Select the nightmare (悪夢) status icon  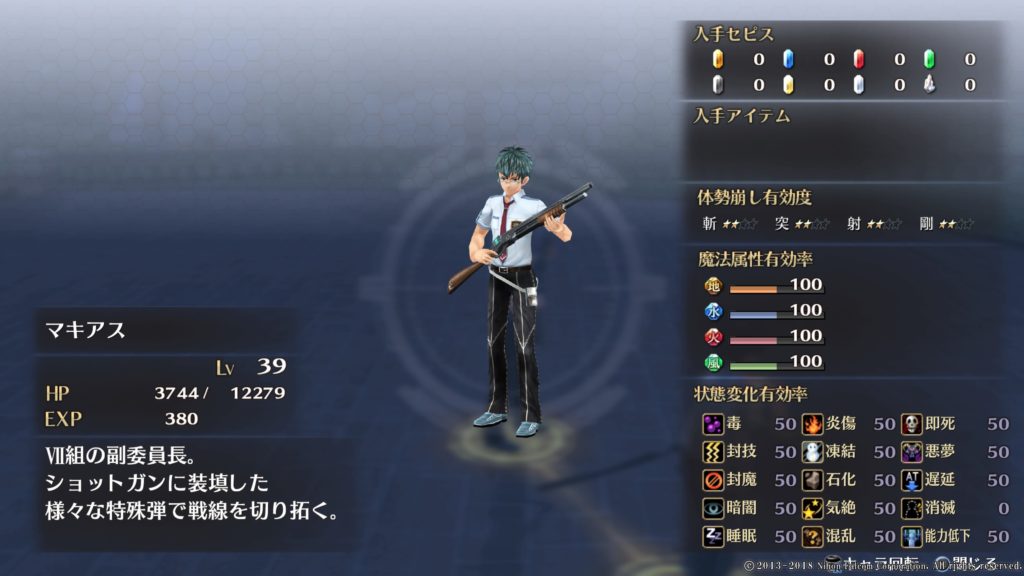[x=911, y=452]
